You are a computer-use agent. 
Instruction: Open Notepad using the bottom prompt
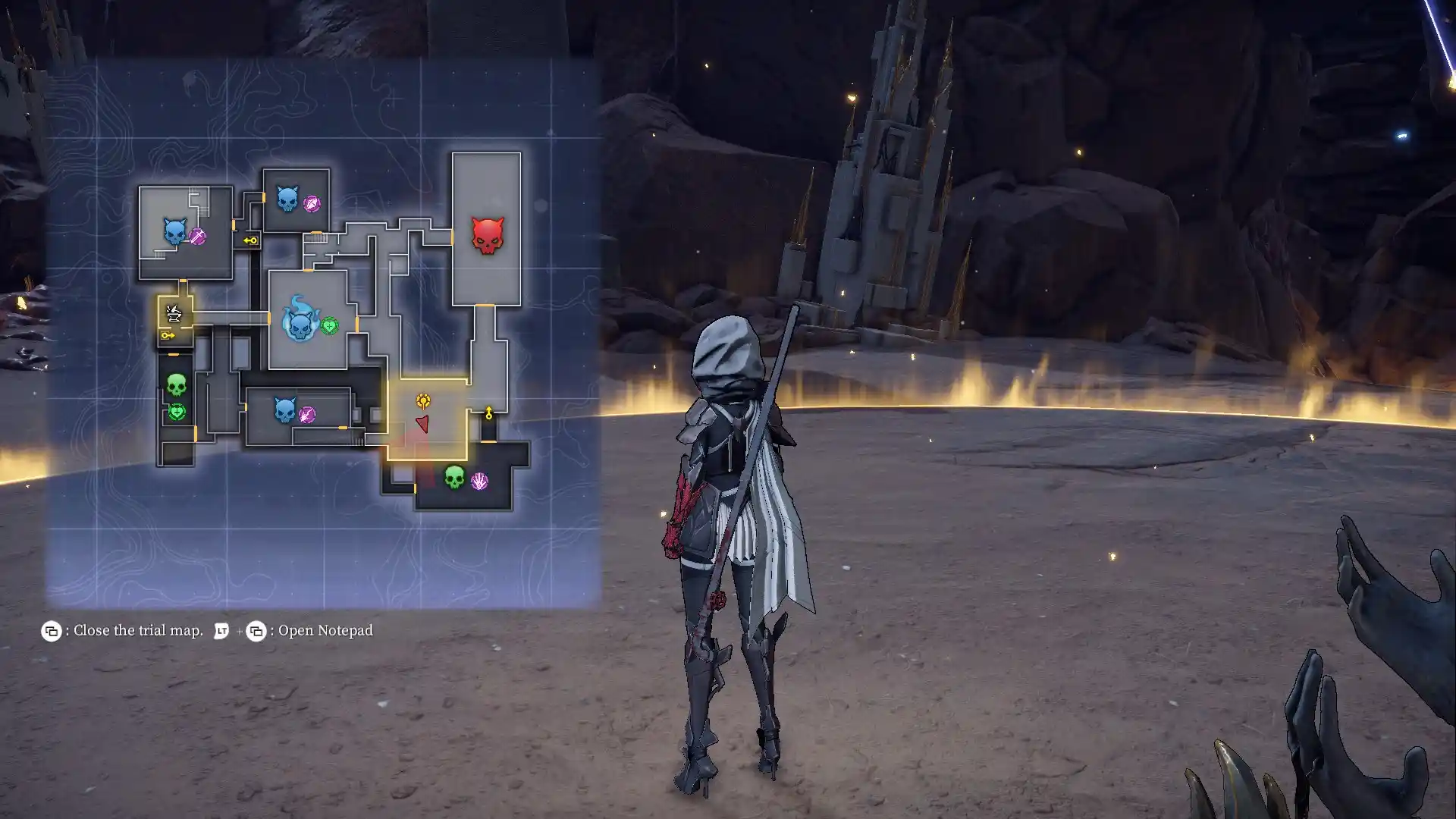pyautogui.click(x=325, y=630)
